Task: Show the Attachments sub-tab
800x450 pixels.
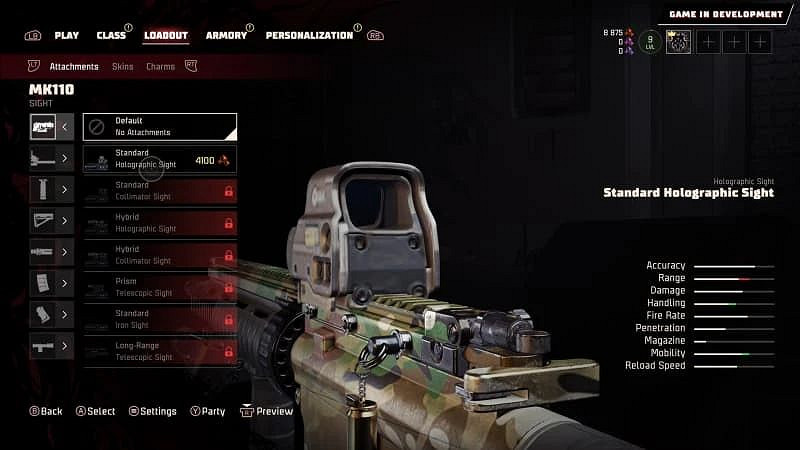Action: (74, 67)
